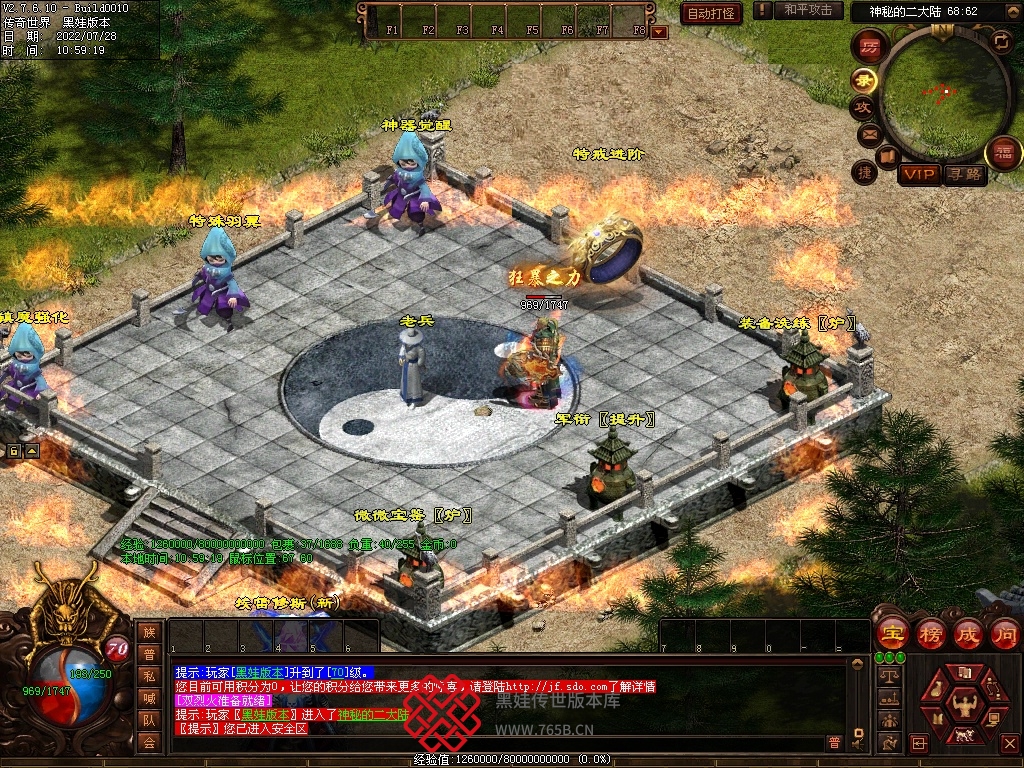Open the 成 achievements panel
This screenshot has width=1024, height=768.
click(967, 633)
